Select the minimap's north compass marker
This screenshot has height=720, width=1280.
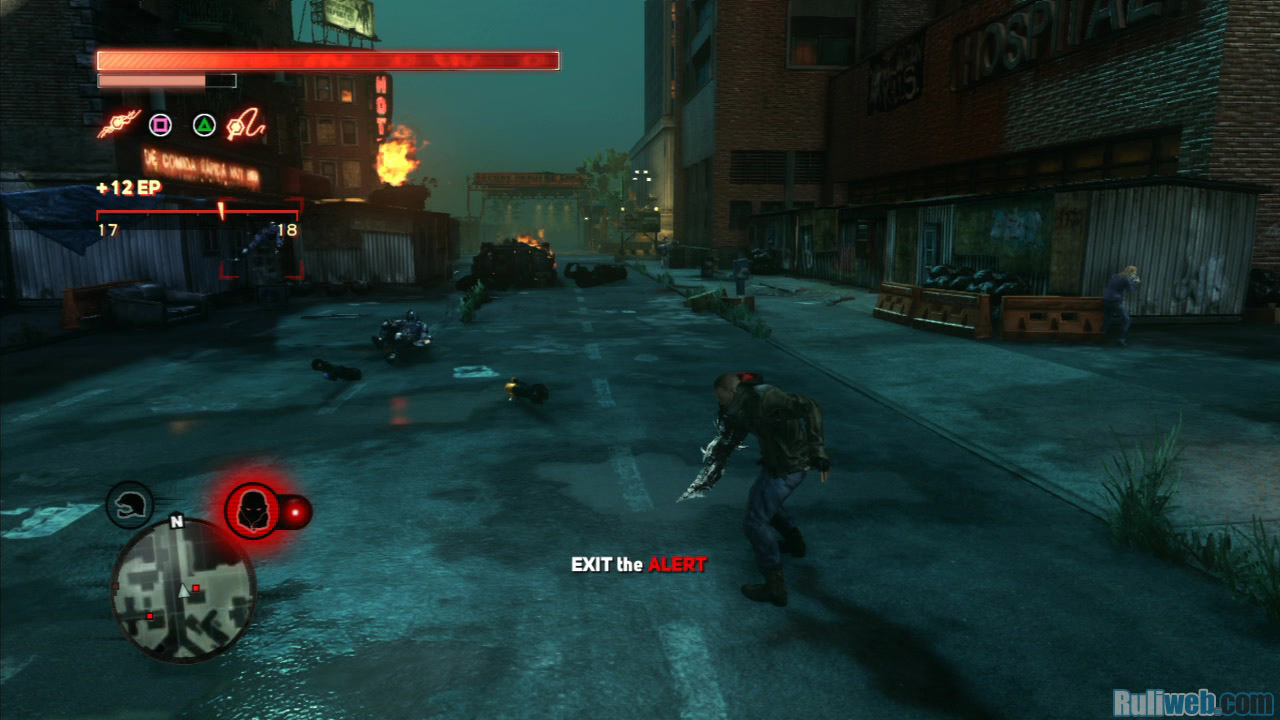(177, 521)
